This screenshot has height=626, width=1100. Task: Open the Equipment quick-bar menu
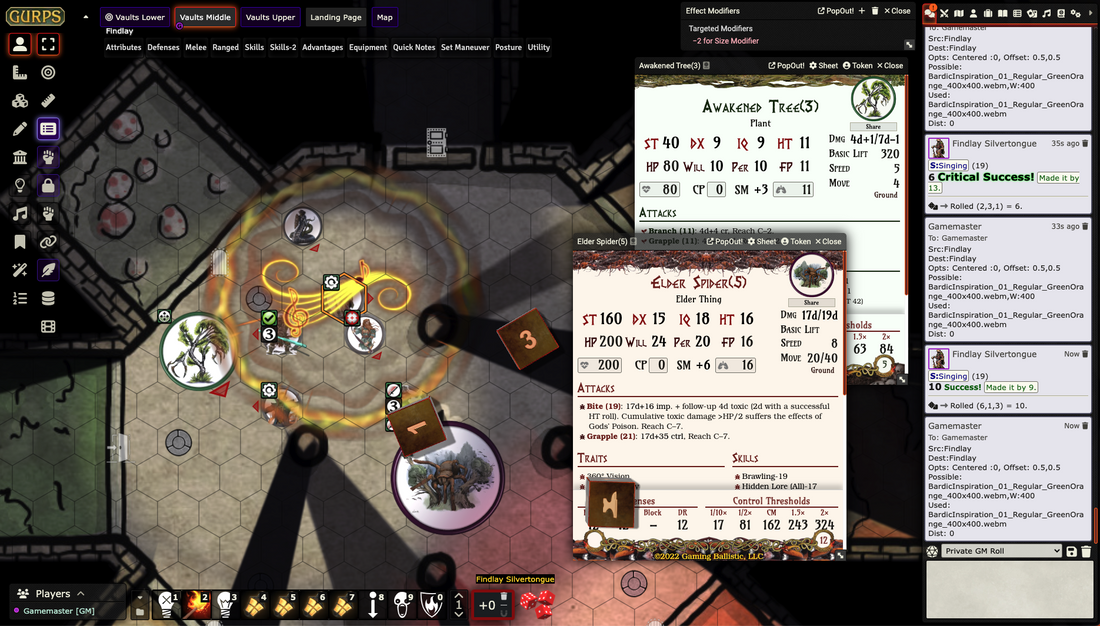pyautogui.click(x=368, y=47)
